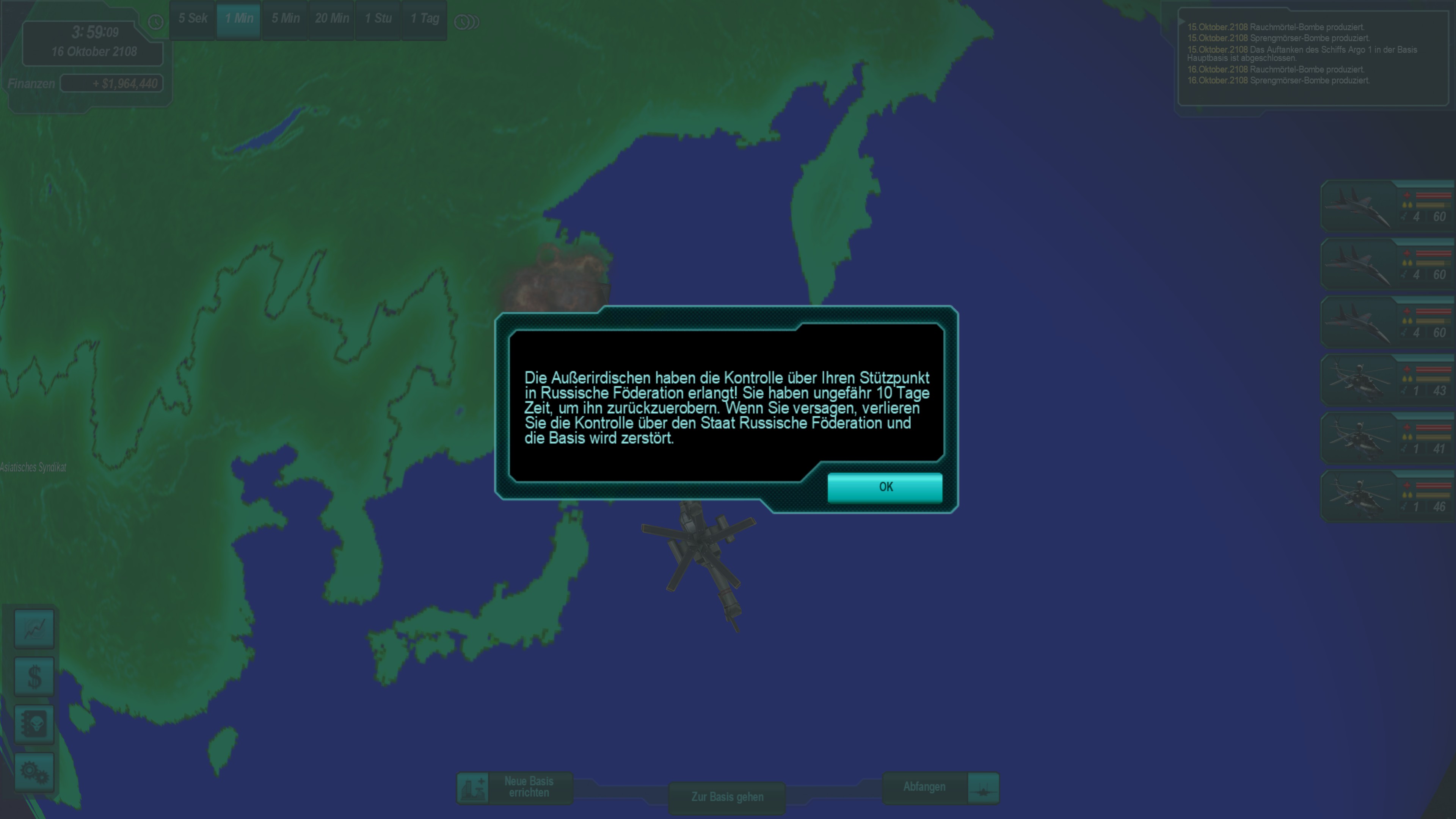Select the helicopter showing 43 in craft list
This screenshot has height=819, width=1456.
(x=1387, y=380)
